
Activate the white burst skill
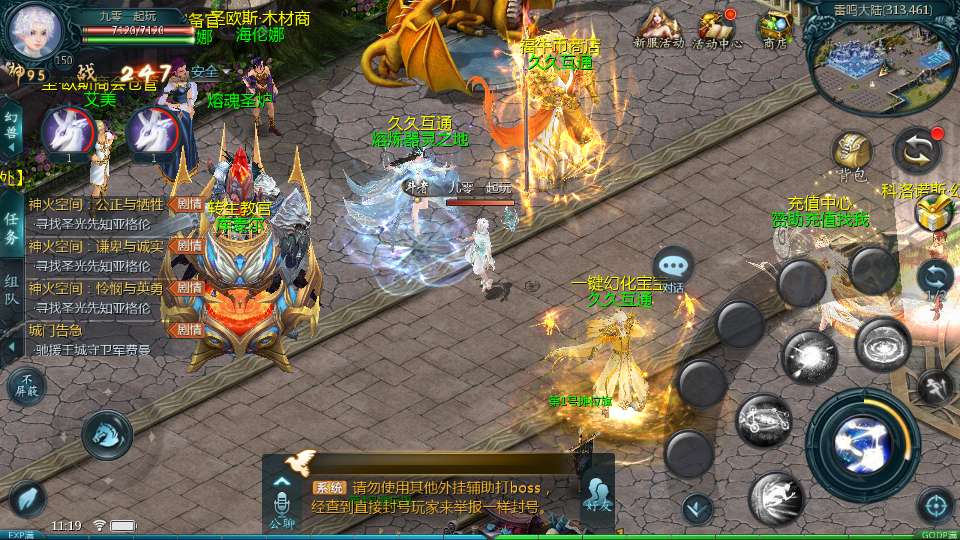tap(809, 356)
